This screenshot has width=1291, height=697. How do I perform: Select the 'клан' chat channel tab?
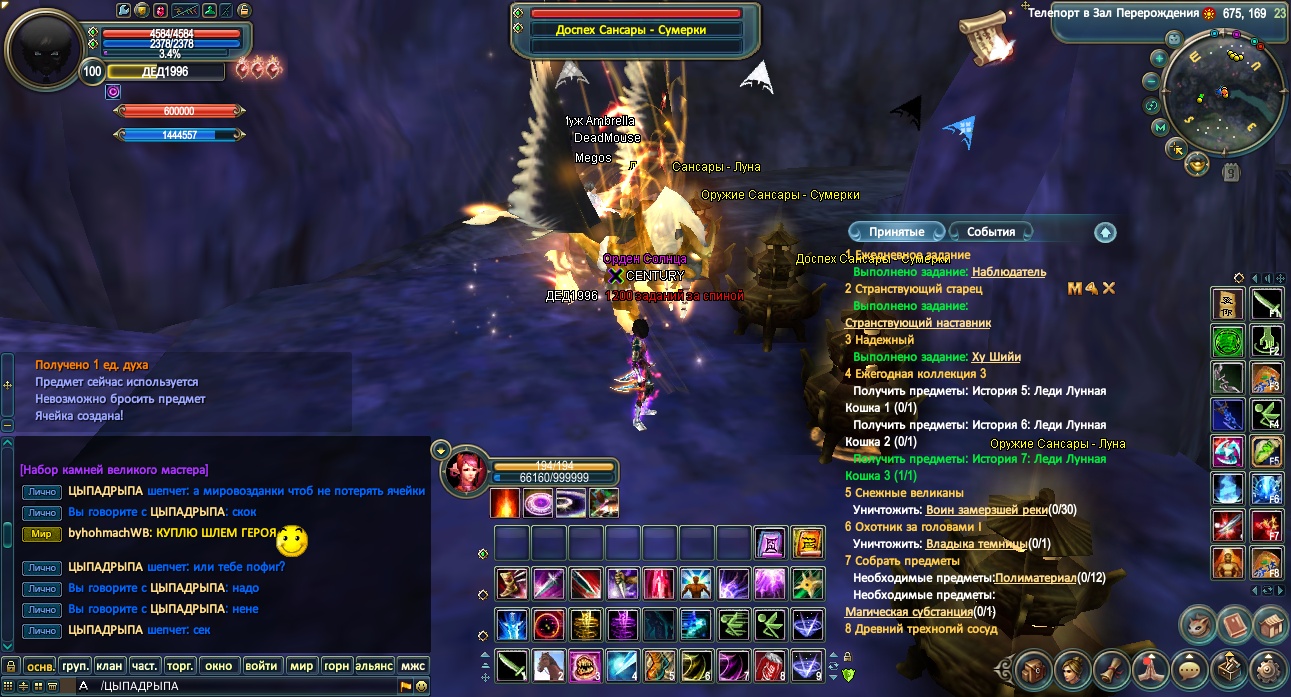[x=109, y=665]
